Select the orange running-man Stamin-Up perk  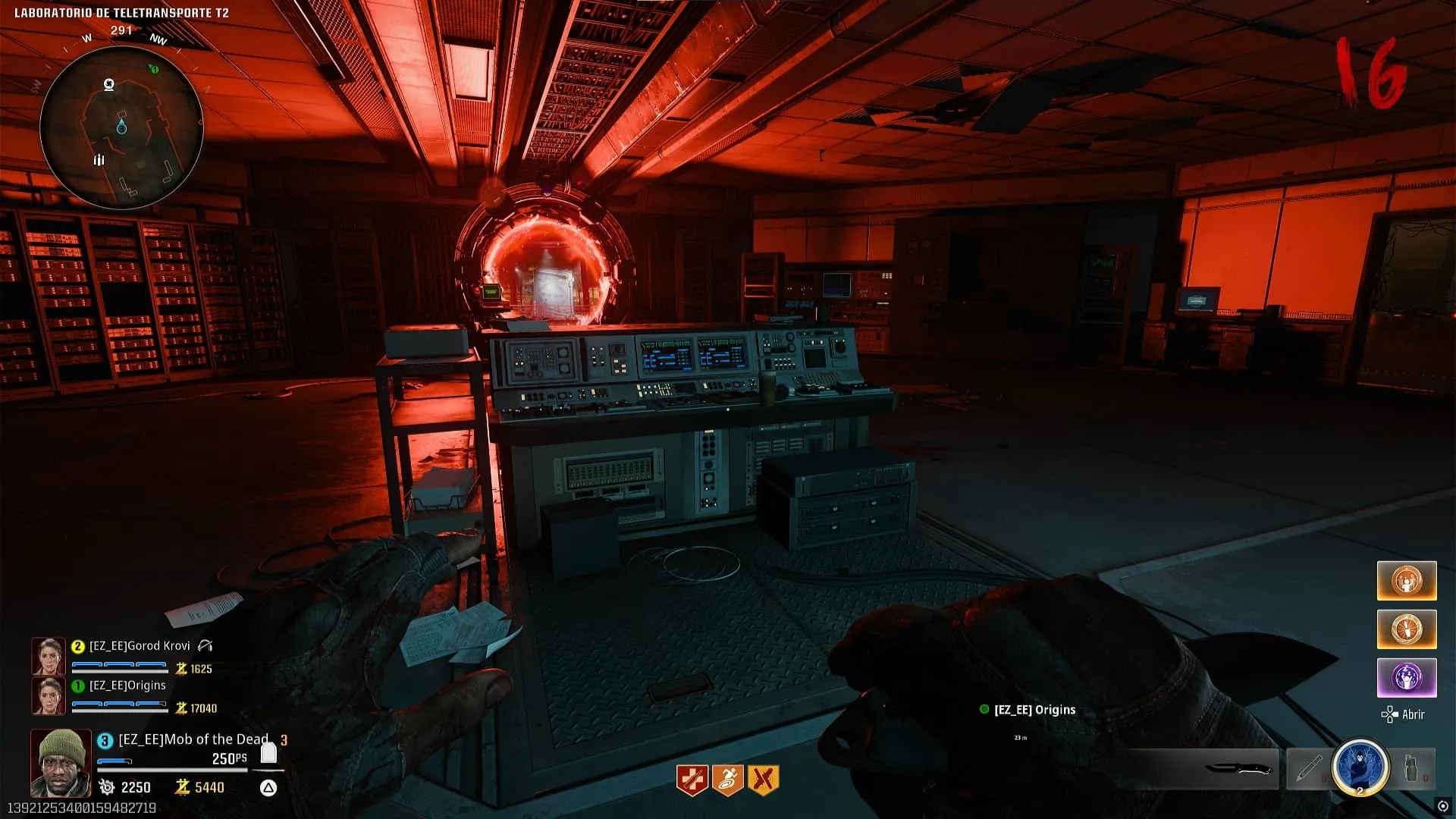(728, 780)
